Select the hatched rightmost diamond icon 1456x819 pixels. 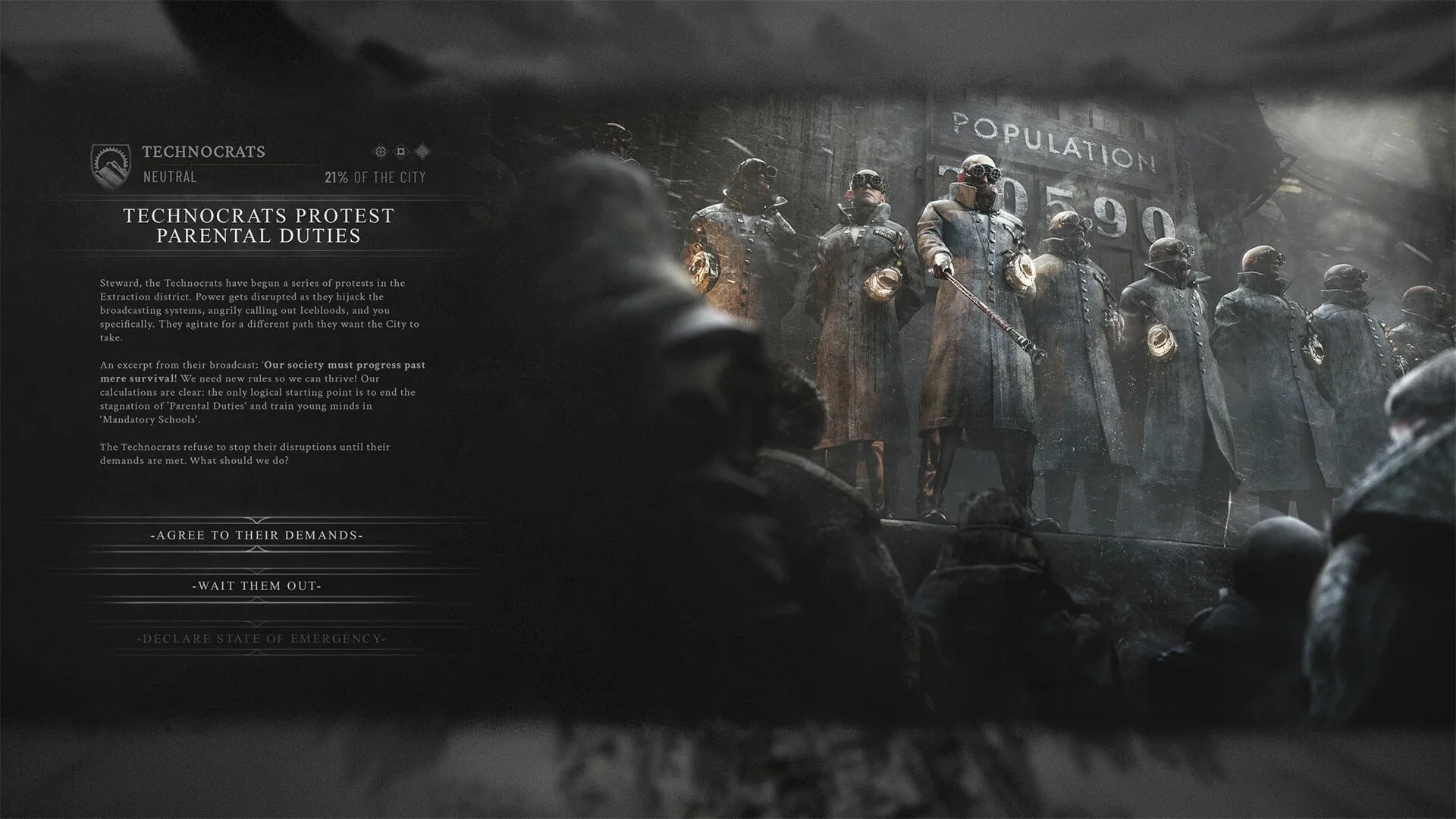pyautogui.click(x=422, y=151)
